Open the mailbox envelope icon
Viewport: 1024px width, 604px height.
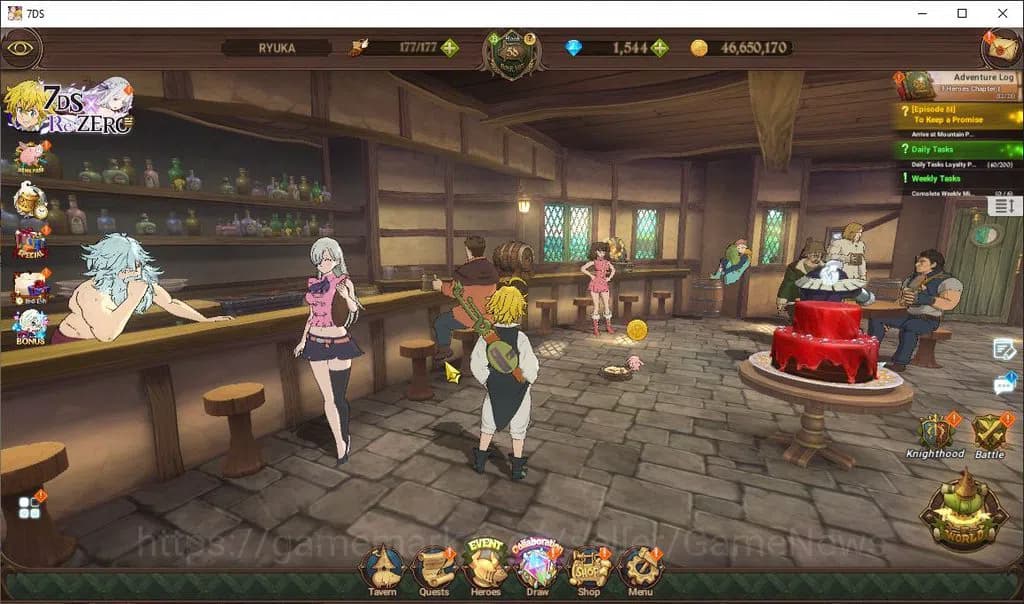pyautogui.click(x=1000, y=47)
